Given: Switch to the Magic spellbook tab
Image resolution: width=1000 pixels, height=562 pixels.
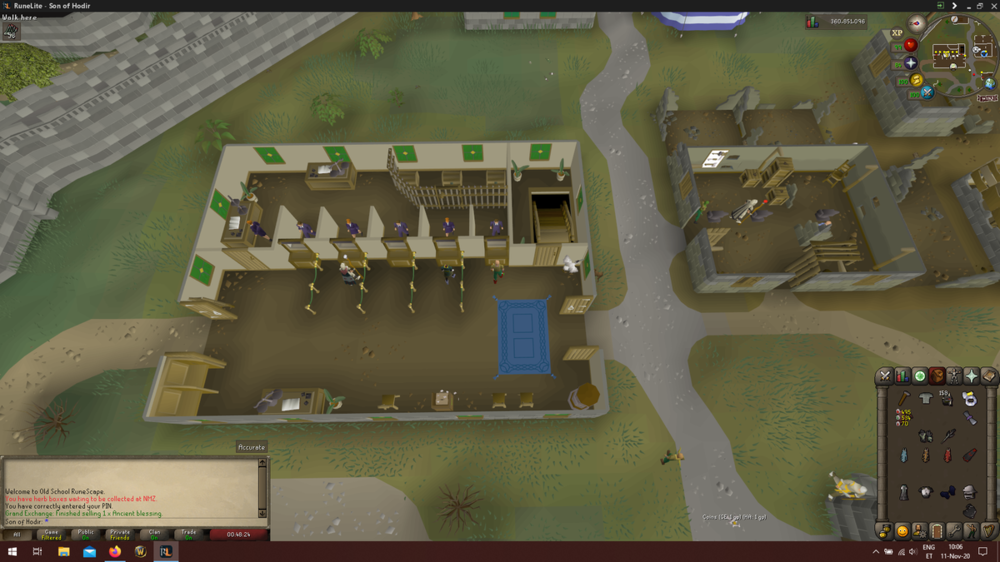Looking at the screenshot, I should 989,376.
